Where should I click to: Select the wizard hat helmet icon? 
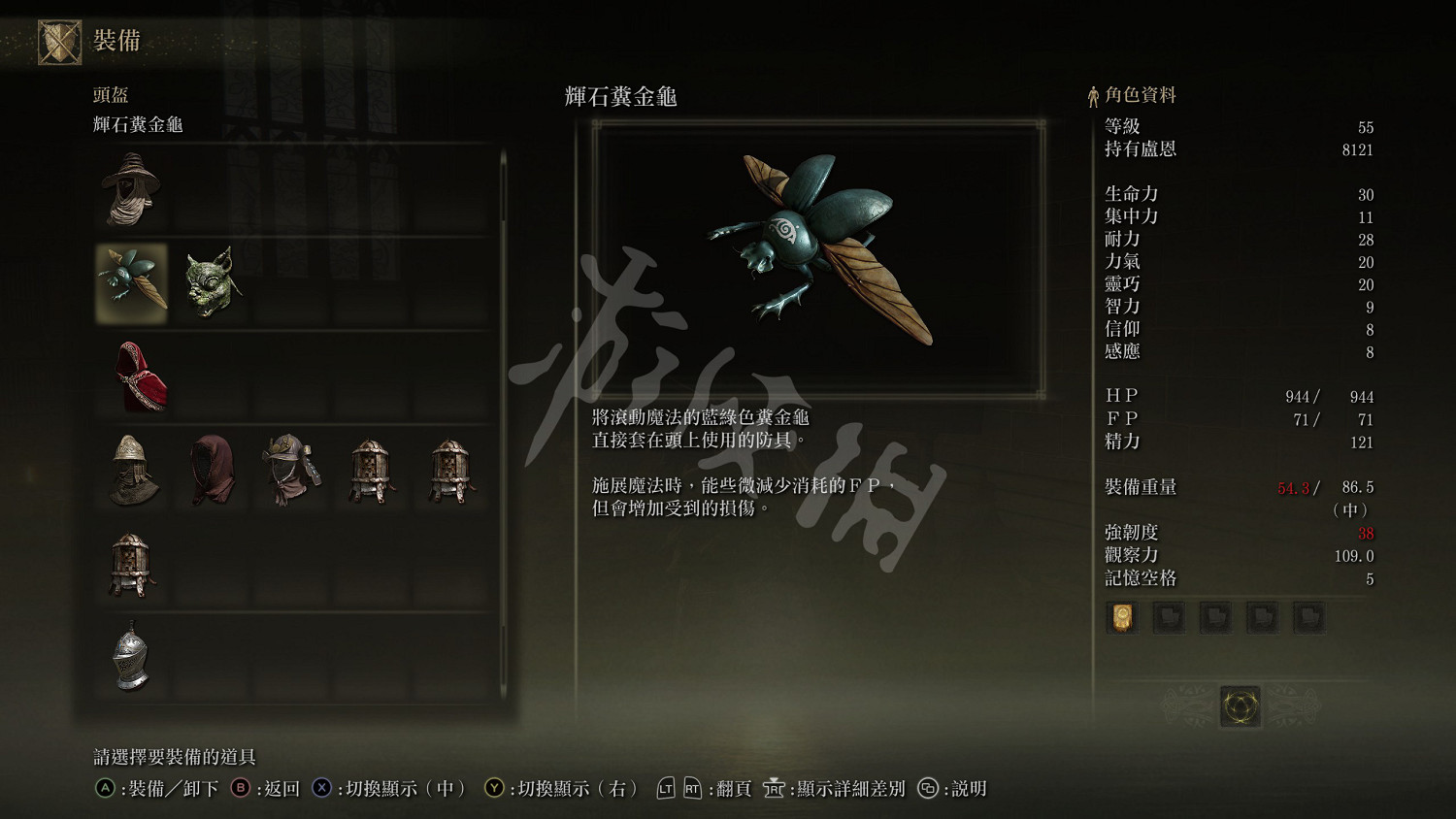tap(133, 189)
